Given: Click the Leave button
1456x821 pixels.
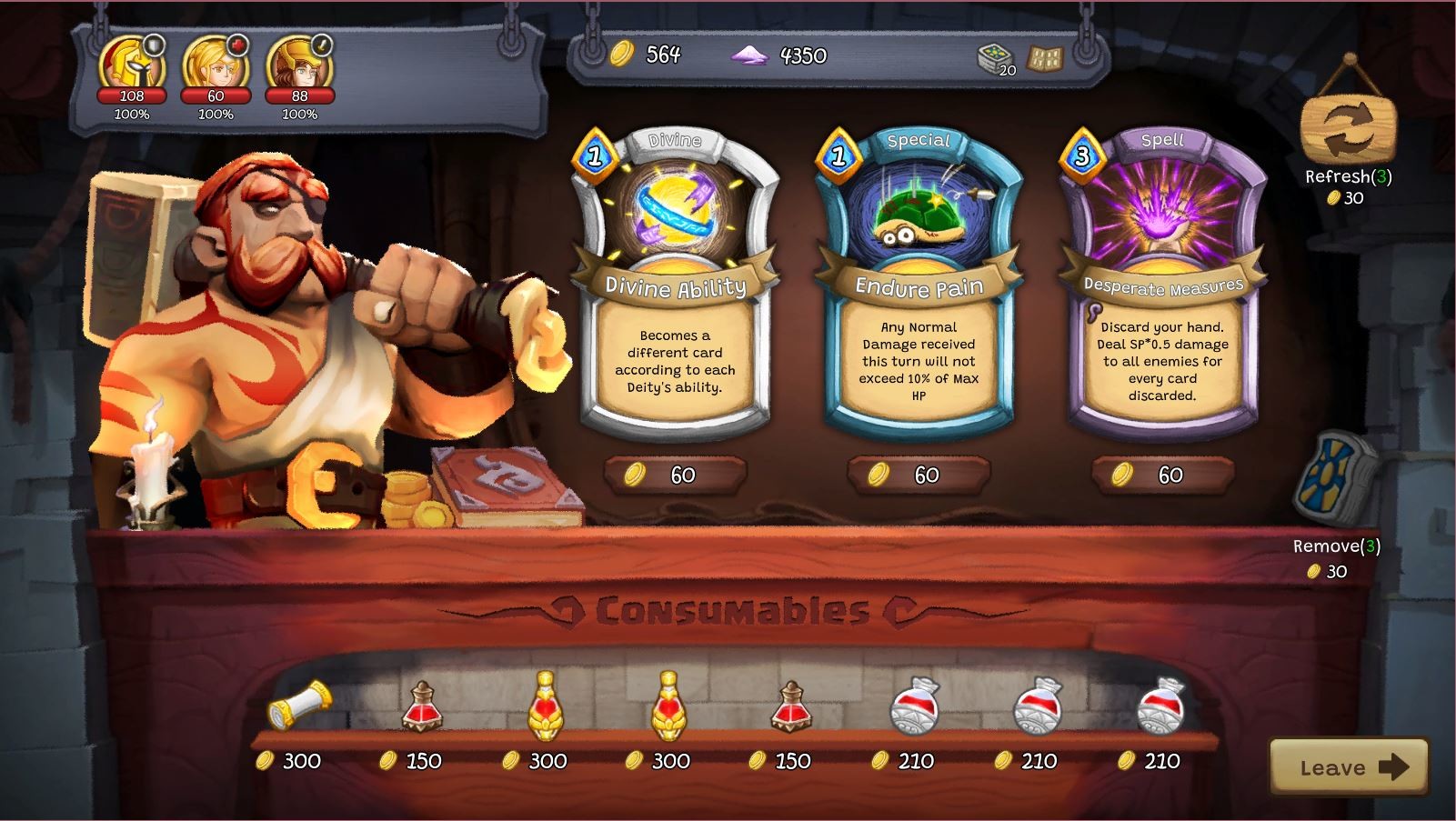Looking at the screenshot, I should (1349, 766).
